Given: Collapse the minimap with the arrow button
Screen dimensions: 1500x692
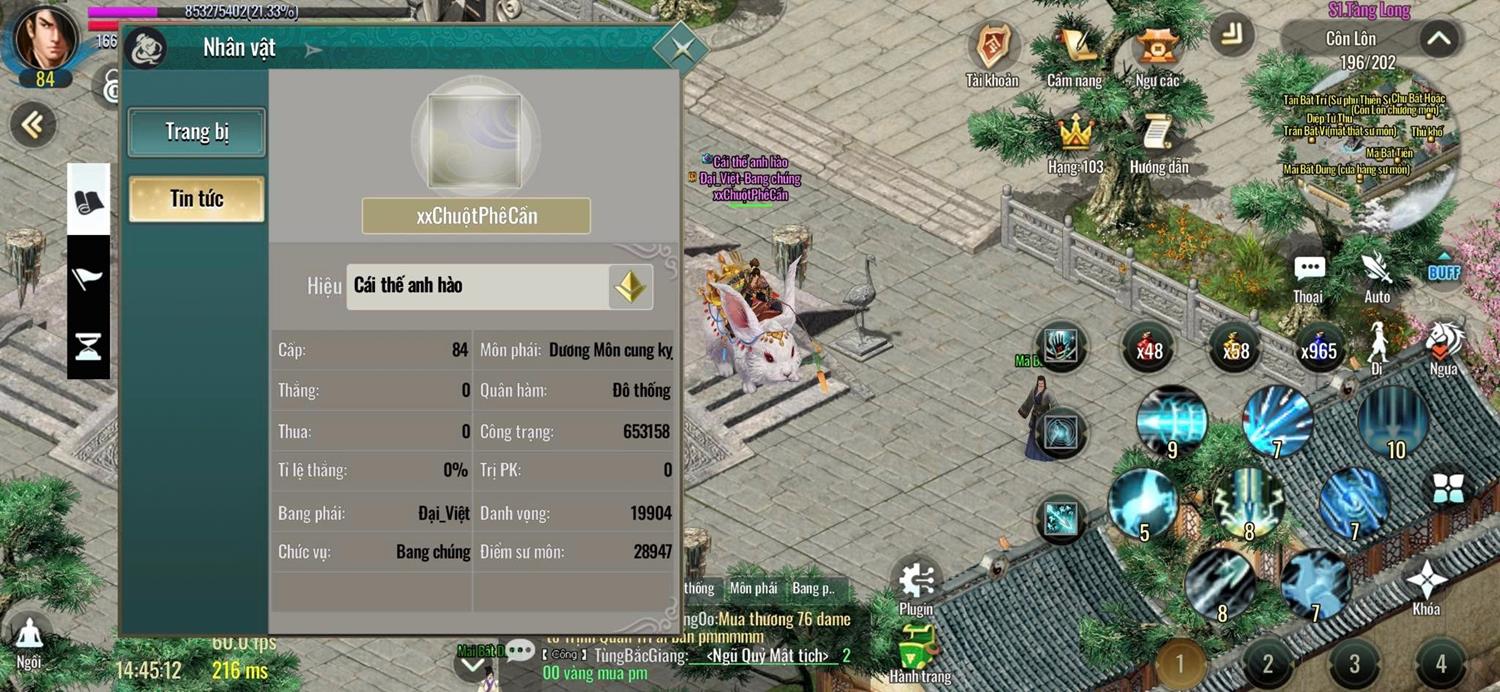Looking at the screenshot, I should point(1438,40).
